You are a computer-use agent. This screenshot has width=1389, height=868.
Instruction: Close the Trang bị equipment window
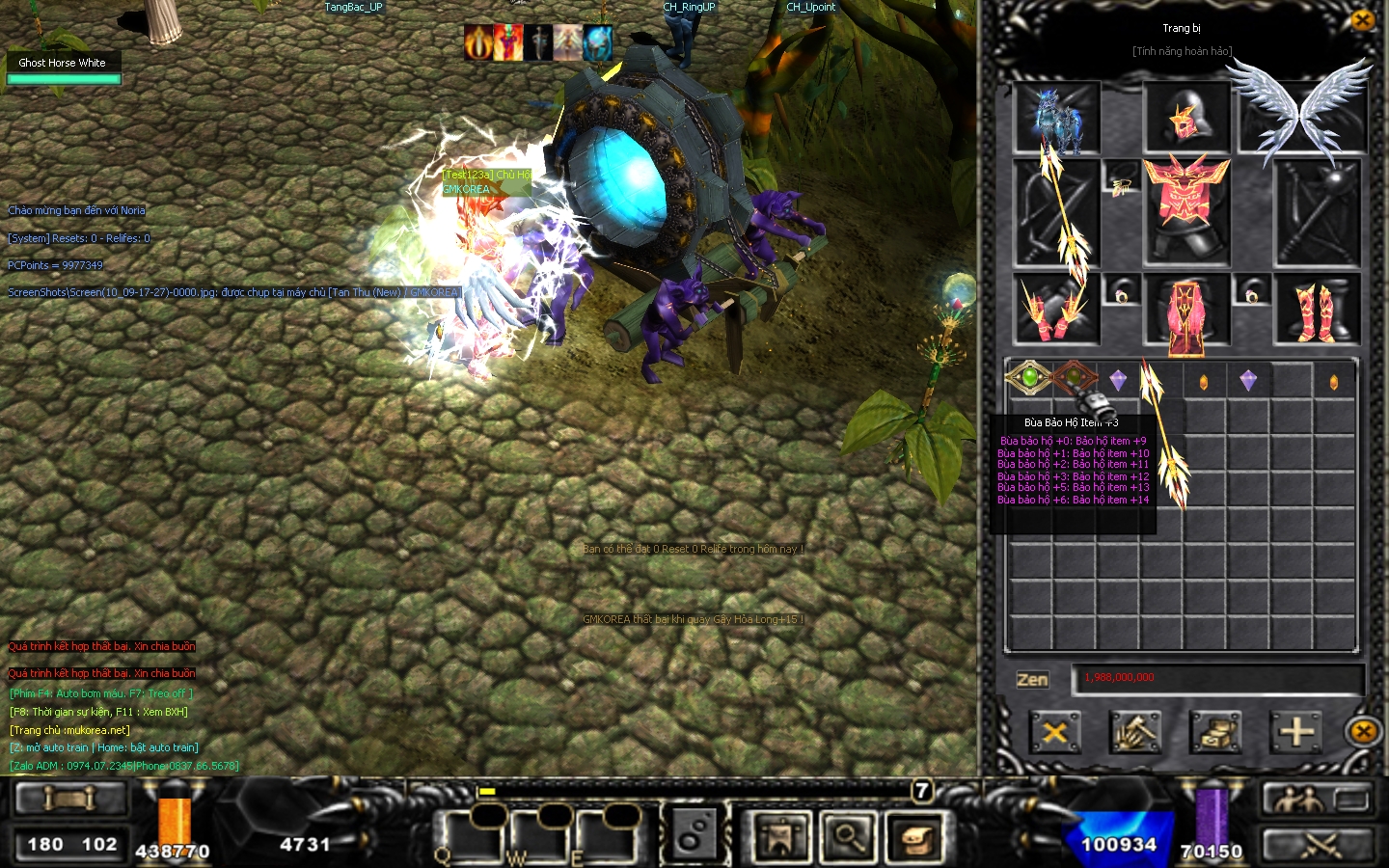[x=1362, y=20]
